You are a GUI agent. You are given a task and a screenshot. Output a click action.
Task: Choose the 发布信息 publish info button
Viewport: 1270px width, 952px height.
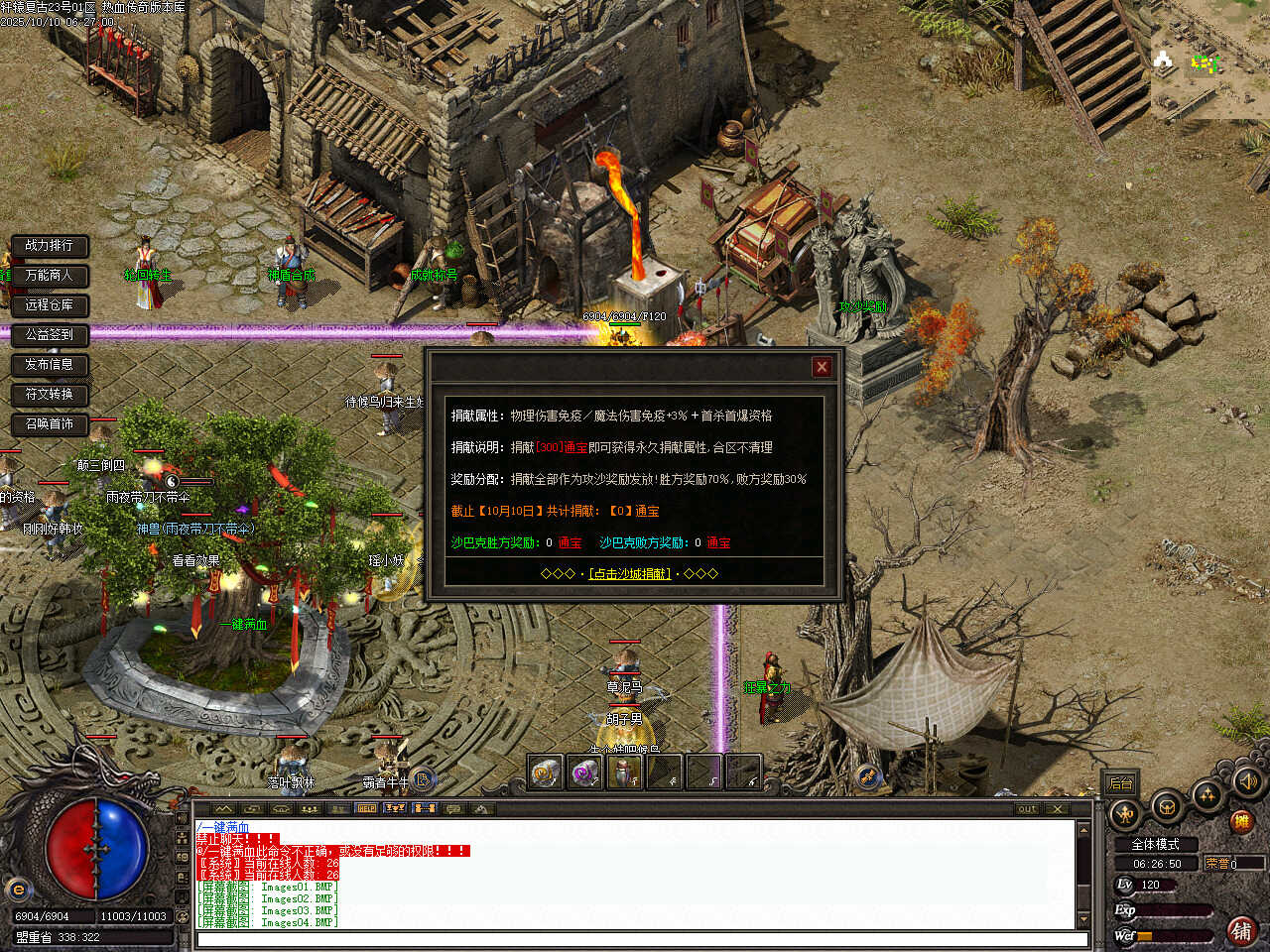click(x=50, y=364)
